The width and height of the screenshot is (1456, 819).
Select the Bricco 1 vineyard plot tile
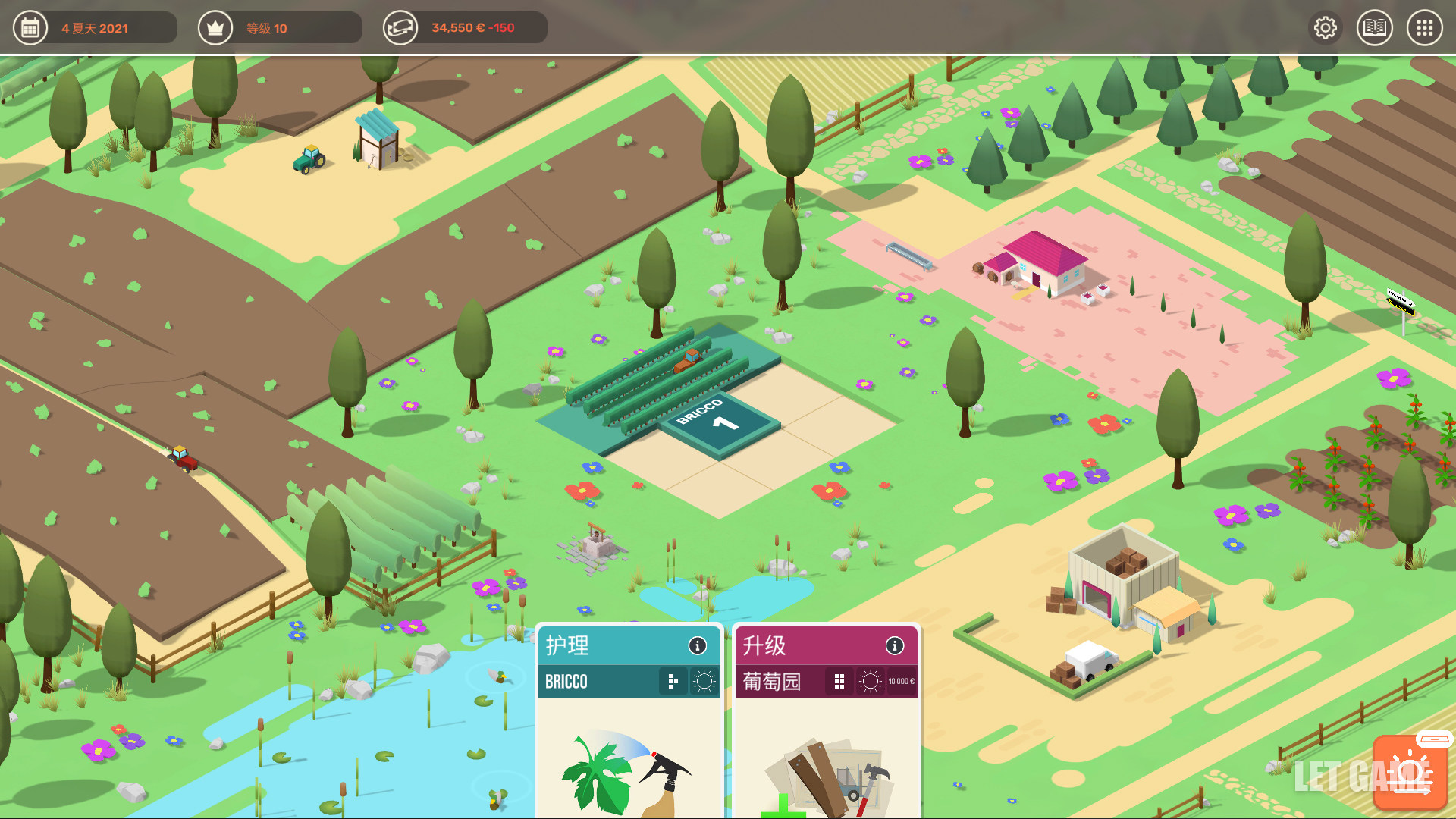719,423
